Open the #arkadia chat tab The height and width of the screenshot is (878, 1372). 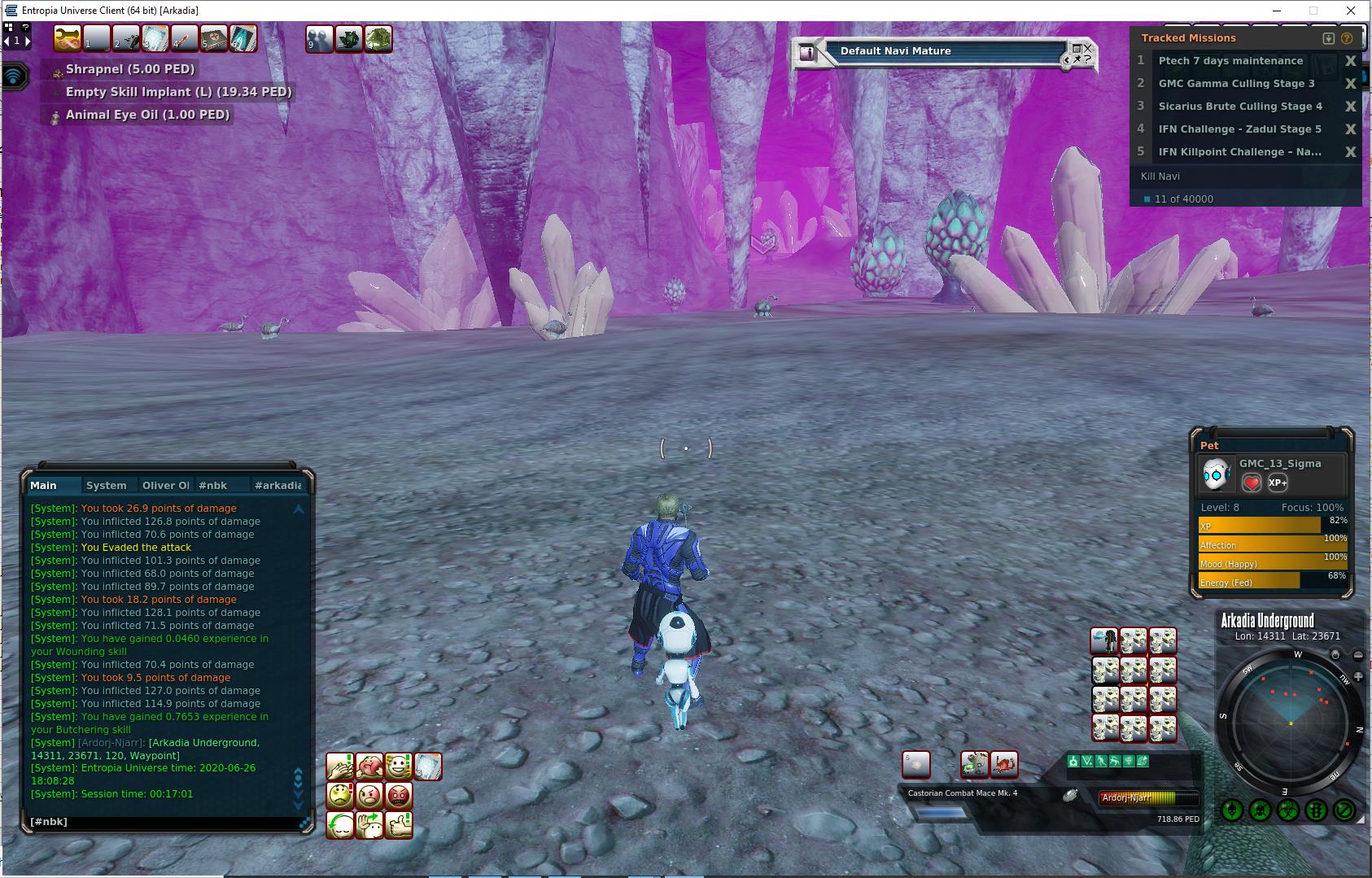pyautogui.click(x=277, y=485)
